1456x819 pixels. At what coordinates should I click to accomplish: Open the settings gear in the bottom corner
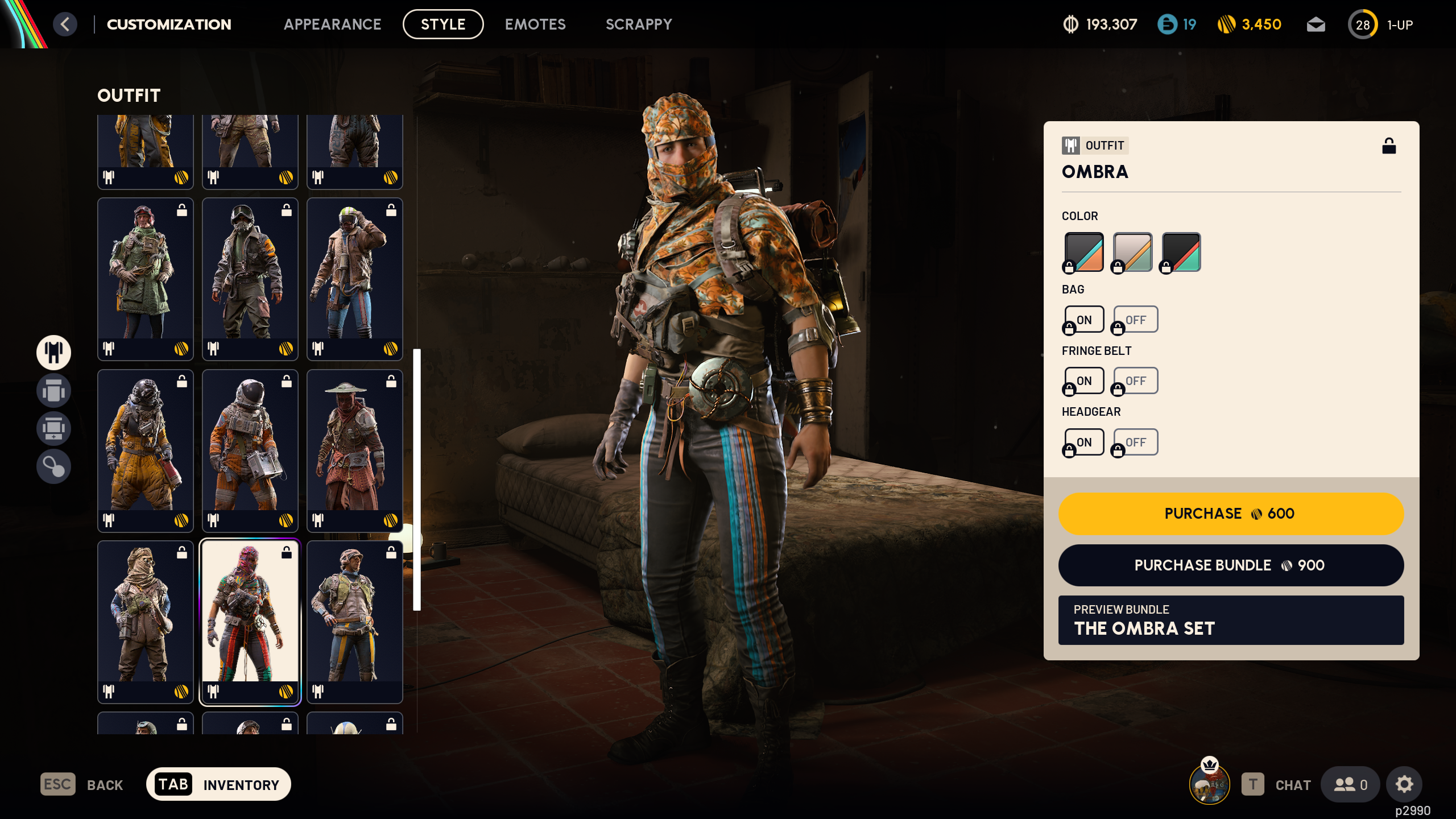1405,784
